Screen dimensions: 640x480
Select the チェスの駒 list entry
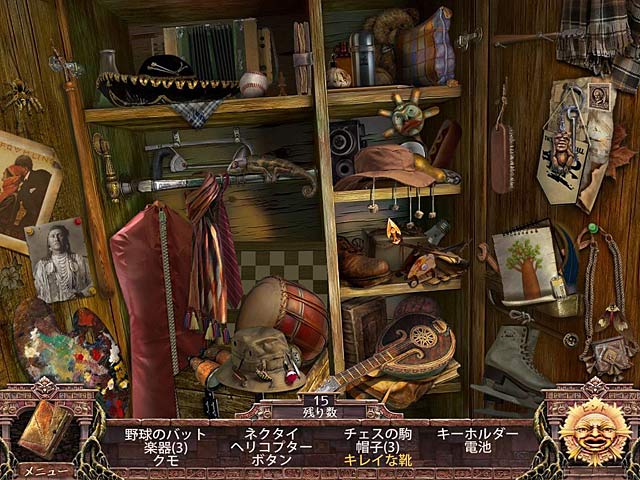pyautogui.click(x=373, y=434)
